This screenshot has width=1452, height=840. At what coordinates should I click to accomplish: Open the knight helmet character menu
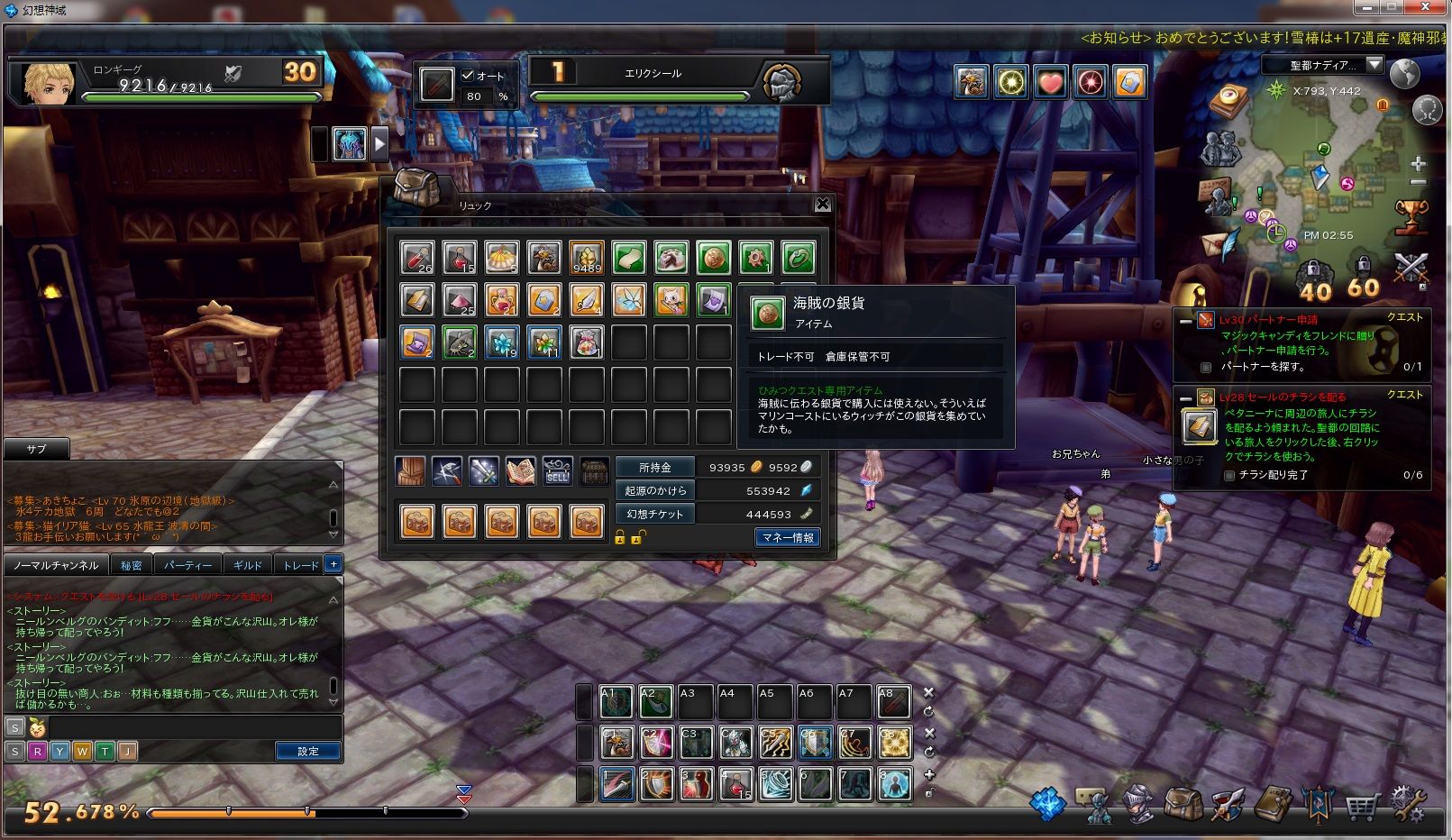(x=1137, y=805)
